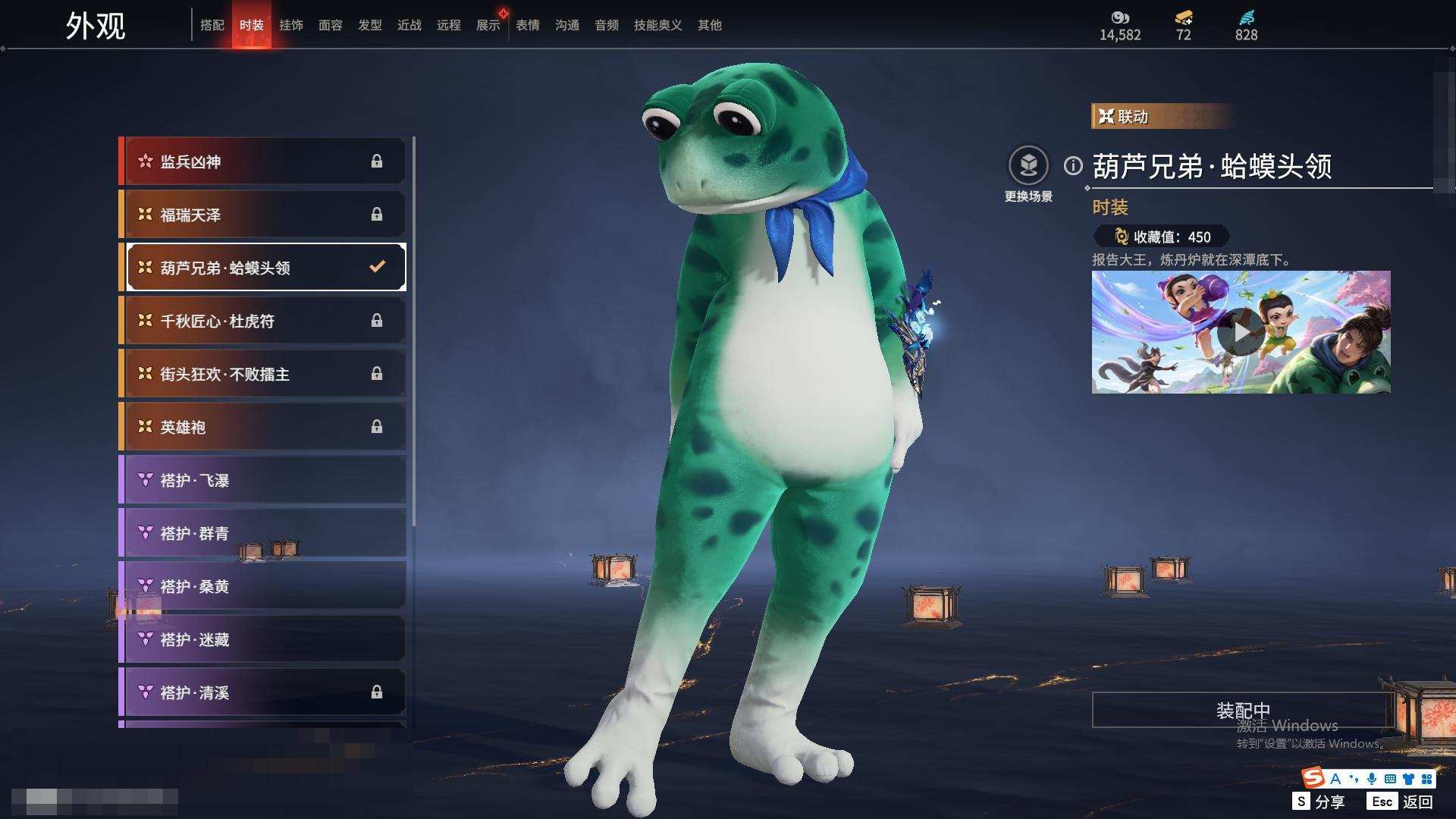
Task: Open the info icon beside the outfit name
Action: [1073, 165]
